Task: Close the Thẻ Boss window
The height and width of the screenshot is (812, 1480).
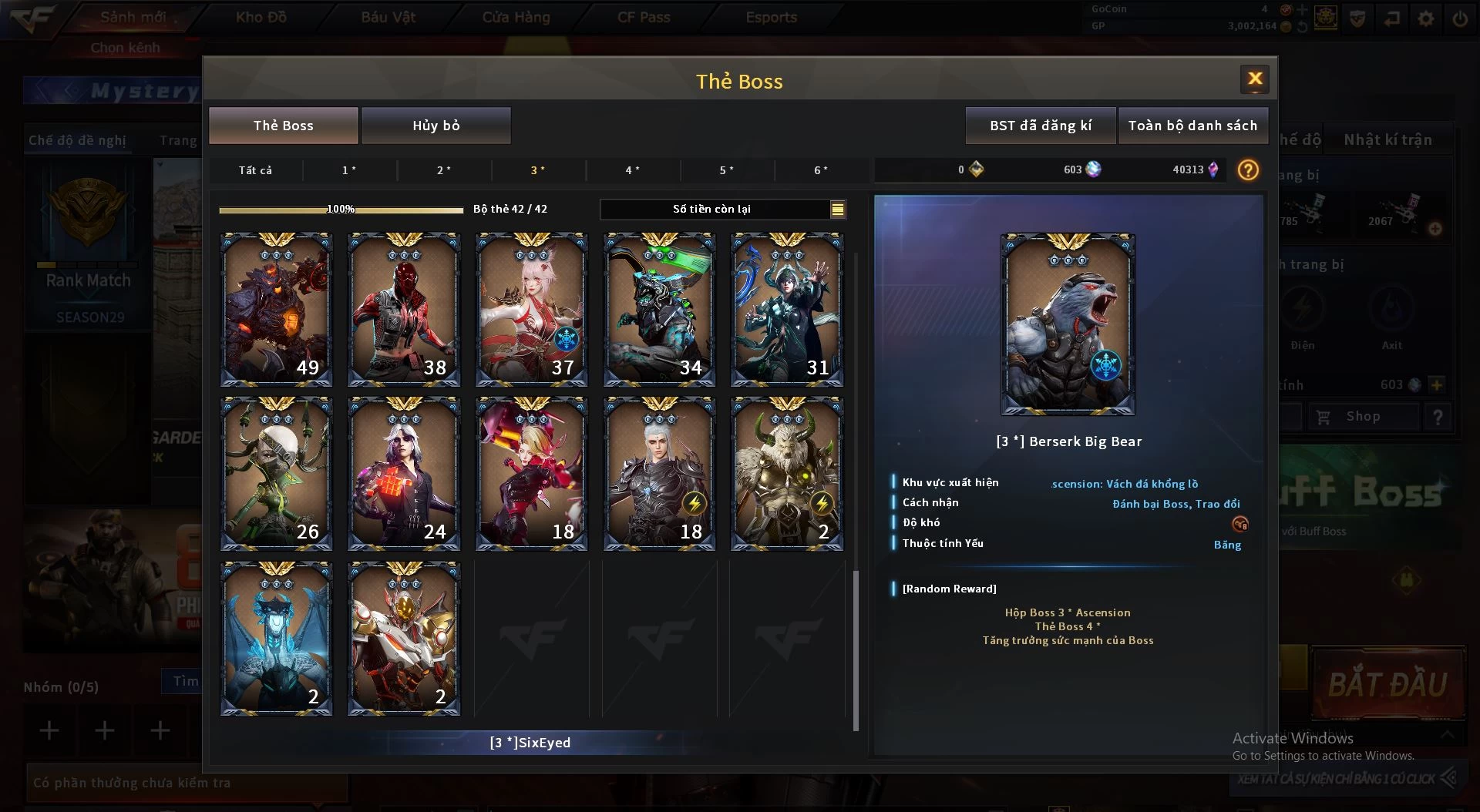Action: tap(1254, 79)
